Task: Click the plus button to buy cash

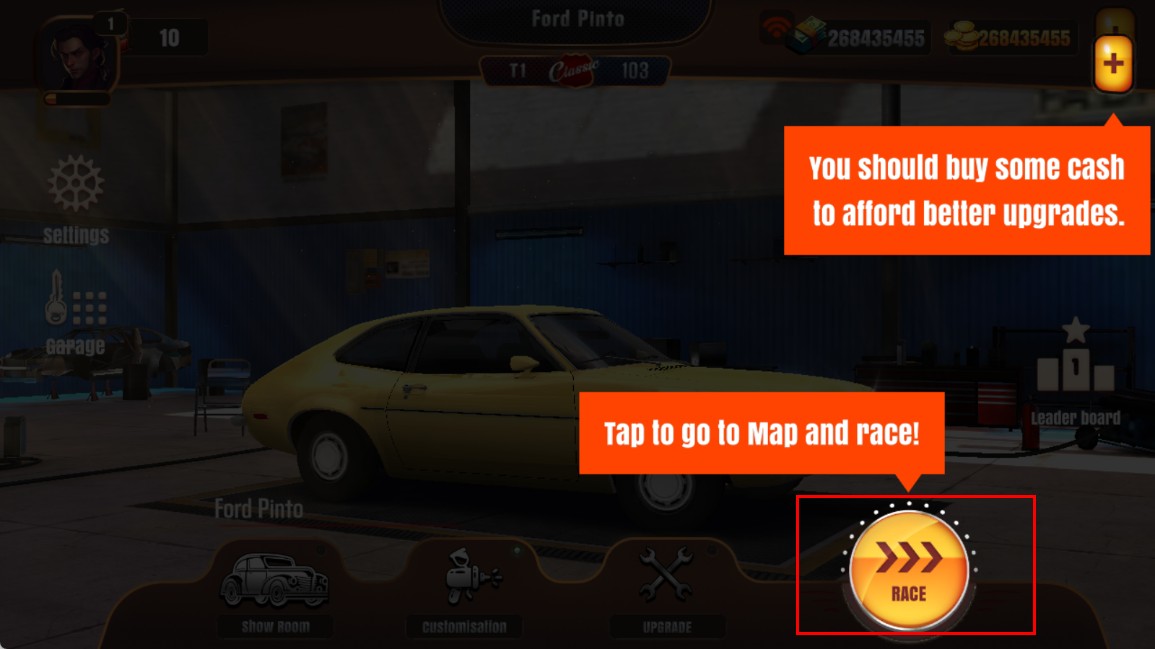Action: (1113, 65)
